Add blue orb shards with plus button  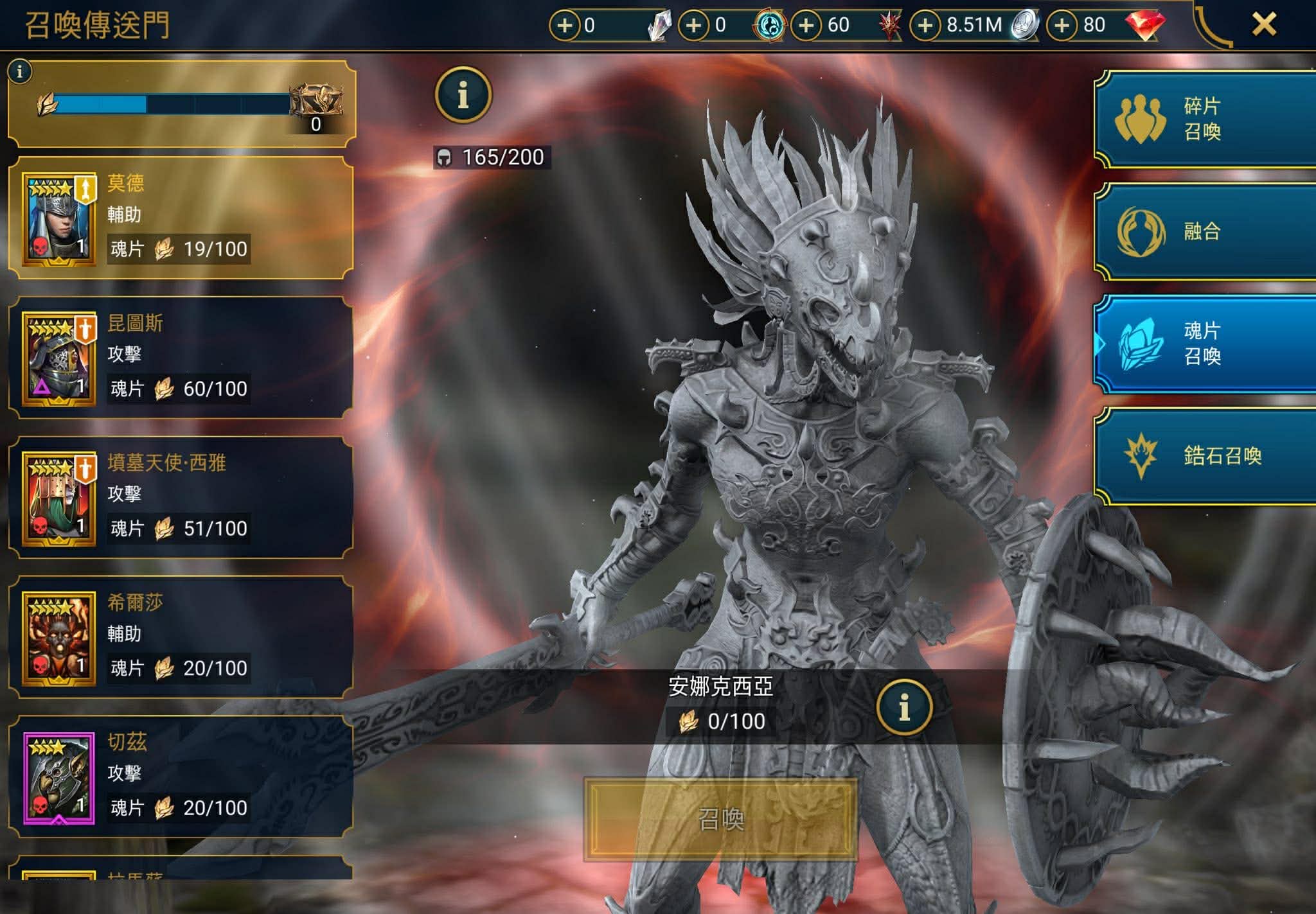694,26
